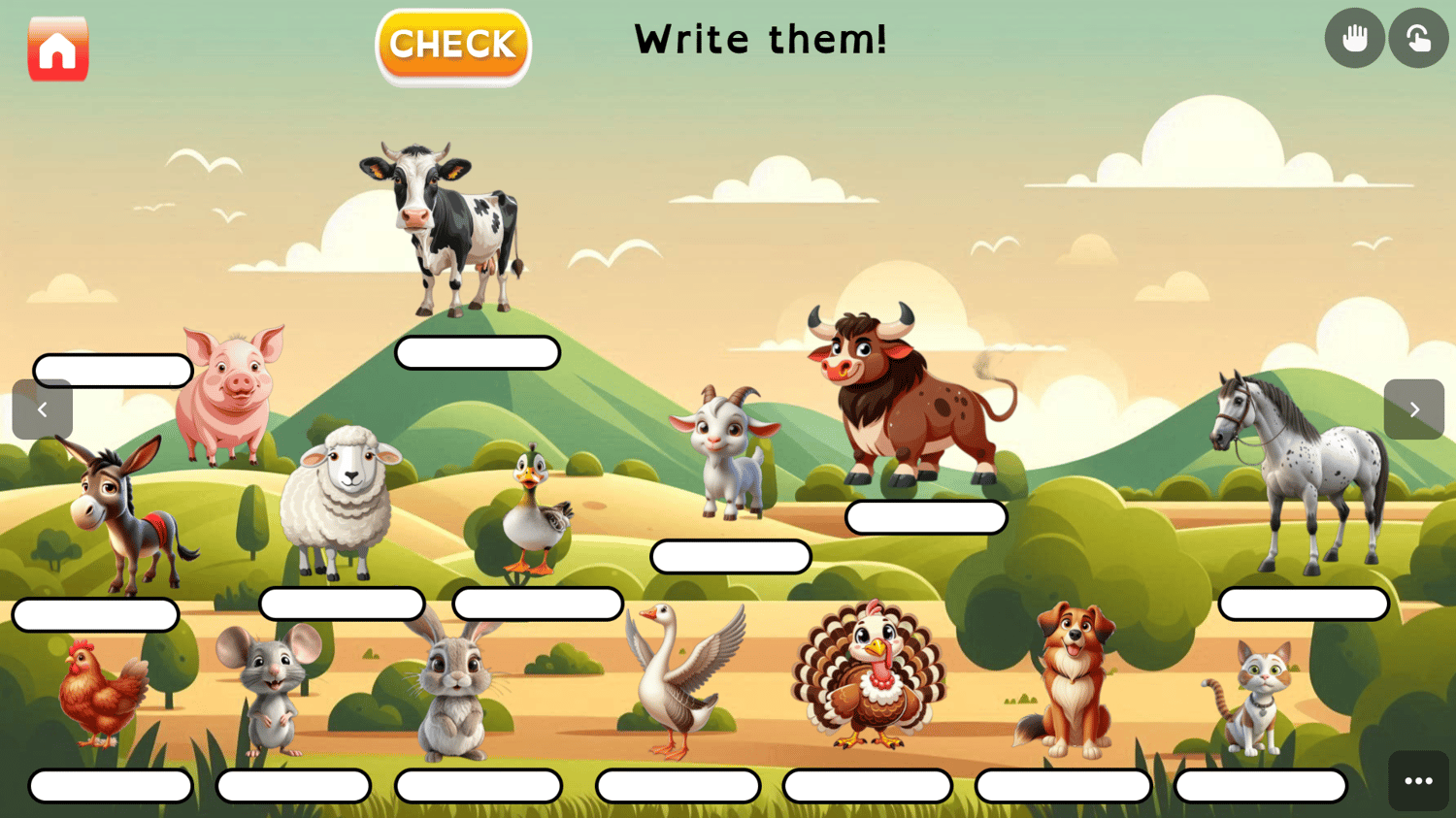Choose the answer box under the rabbit

coord(479,786)
